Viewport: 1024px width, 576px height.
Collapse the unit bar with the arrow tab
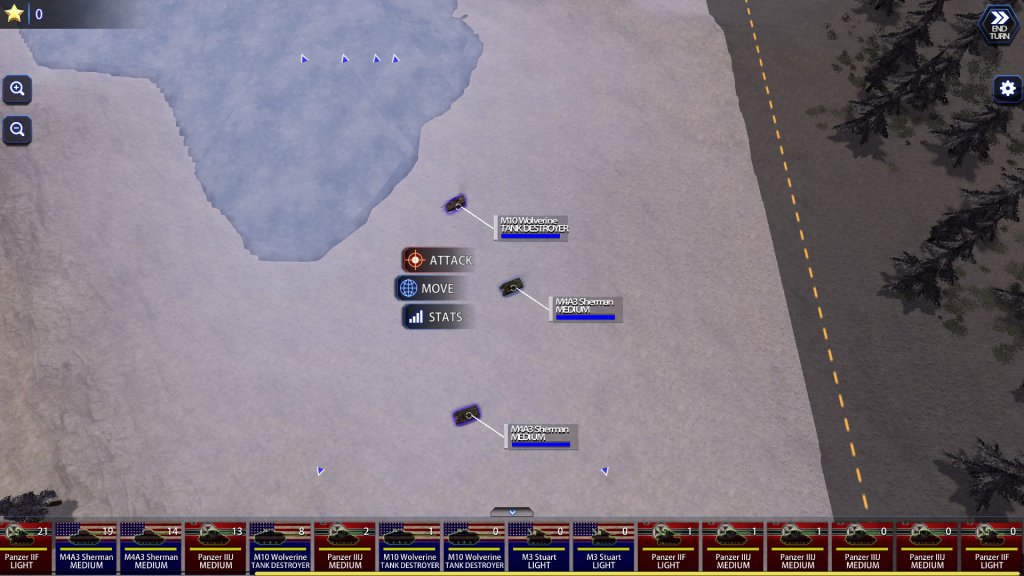pyautogui.click(x=512, y=512)
